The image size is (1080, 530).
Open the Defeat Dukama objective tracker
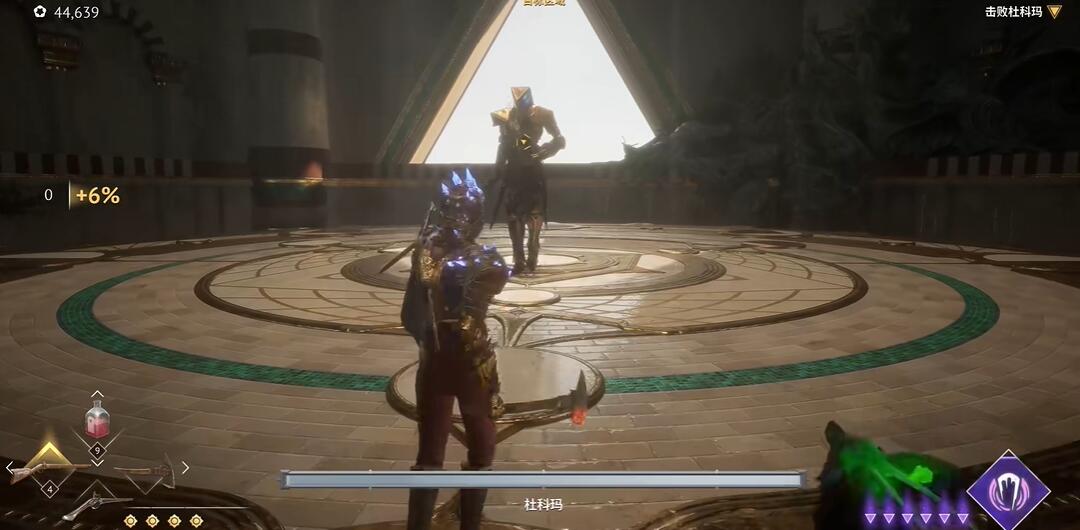pyautogui.click(x=1021, y=12)
